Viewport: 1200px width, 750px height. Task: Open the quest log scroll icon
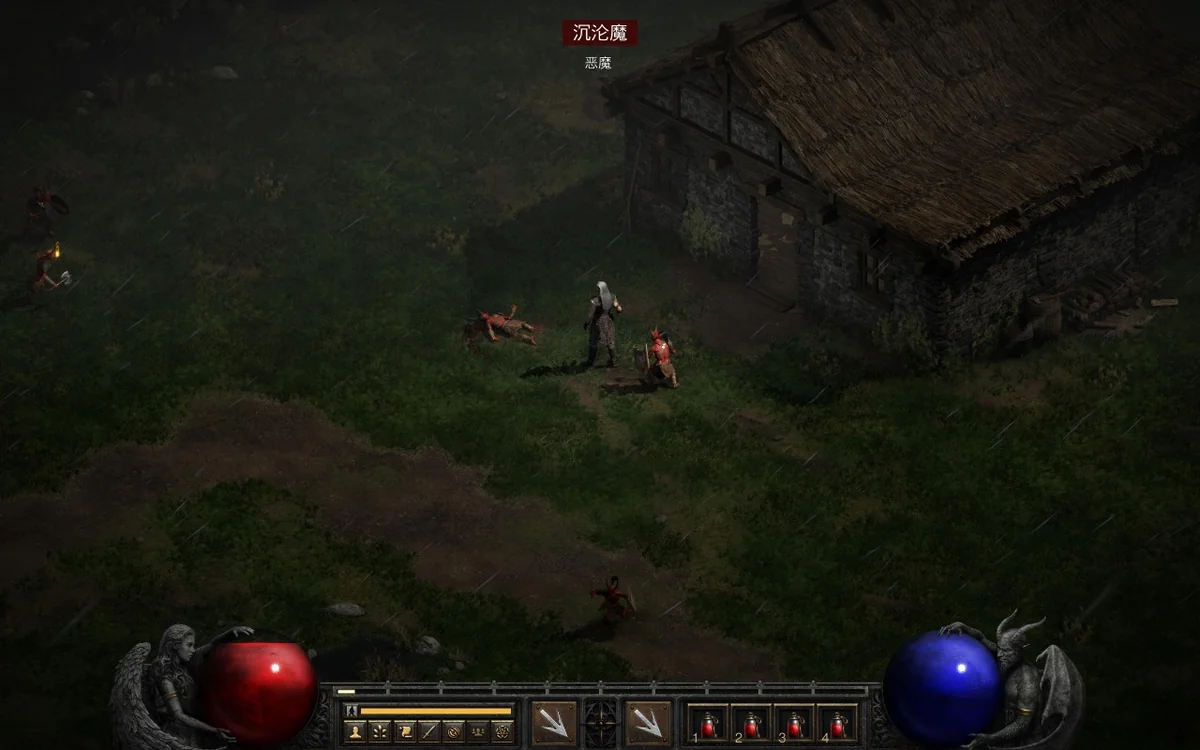coord(405,731)
